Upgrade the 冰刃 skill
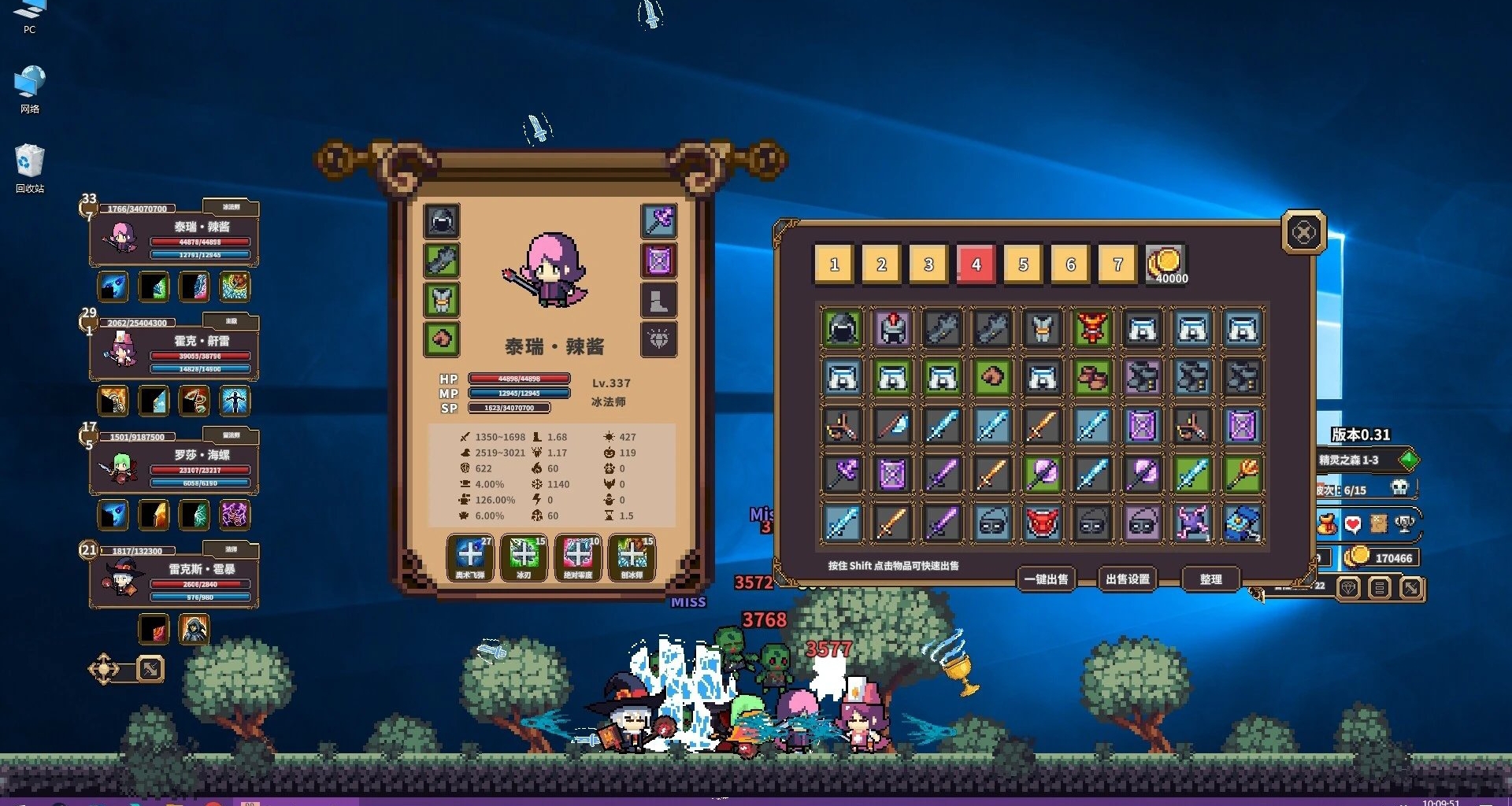 tap(524, 555)
